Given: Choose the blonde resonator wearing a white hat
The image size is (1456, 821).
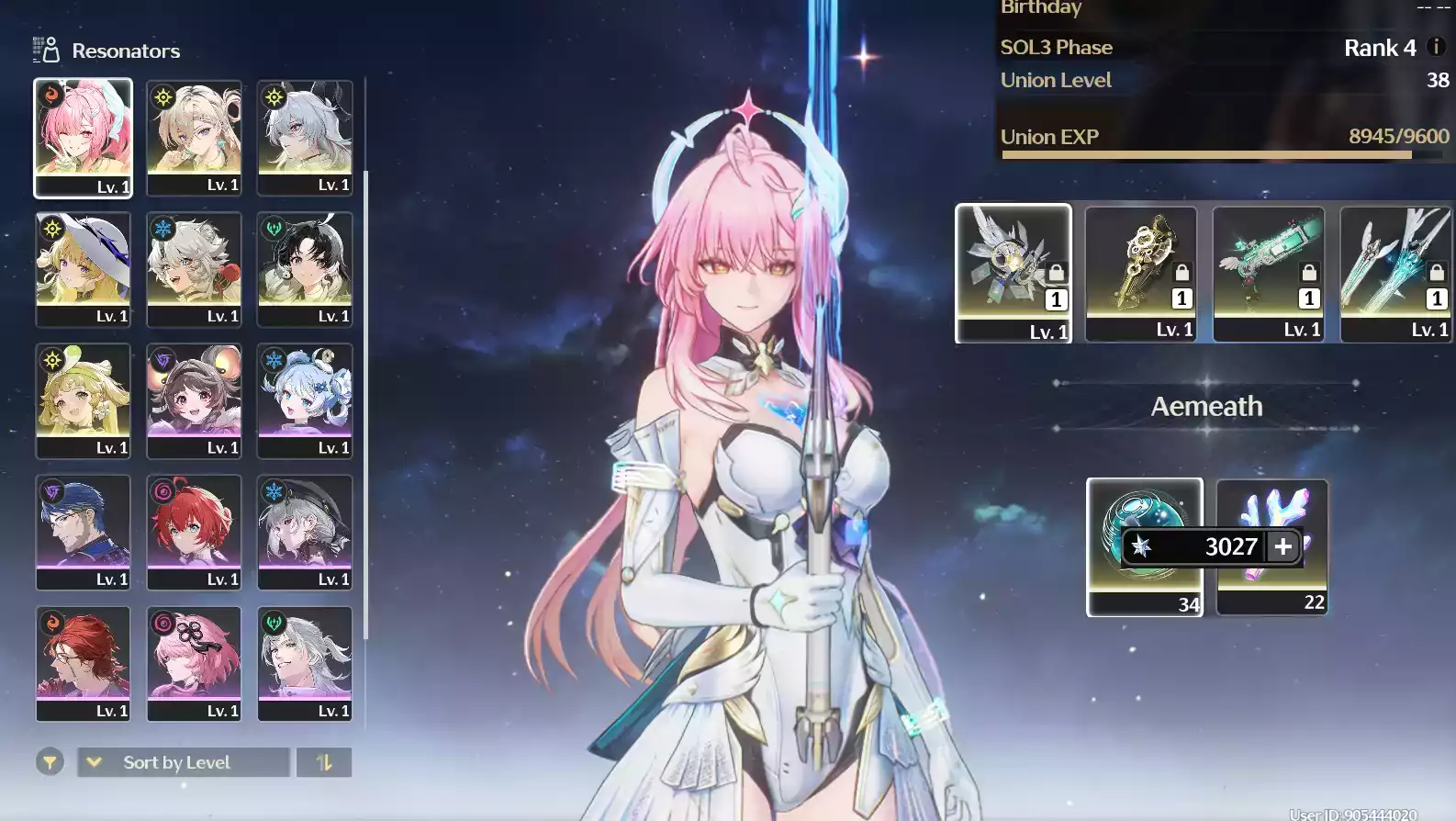Looking at the screenshot, I should (x=83, y=269).
